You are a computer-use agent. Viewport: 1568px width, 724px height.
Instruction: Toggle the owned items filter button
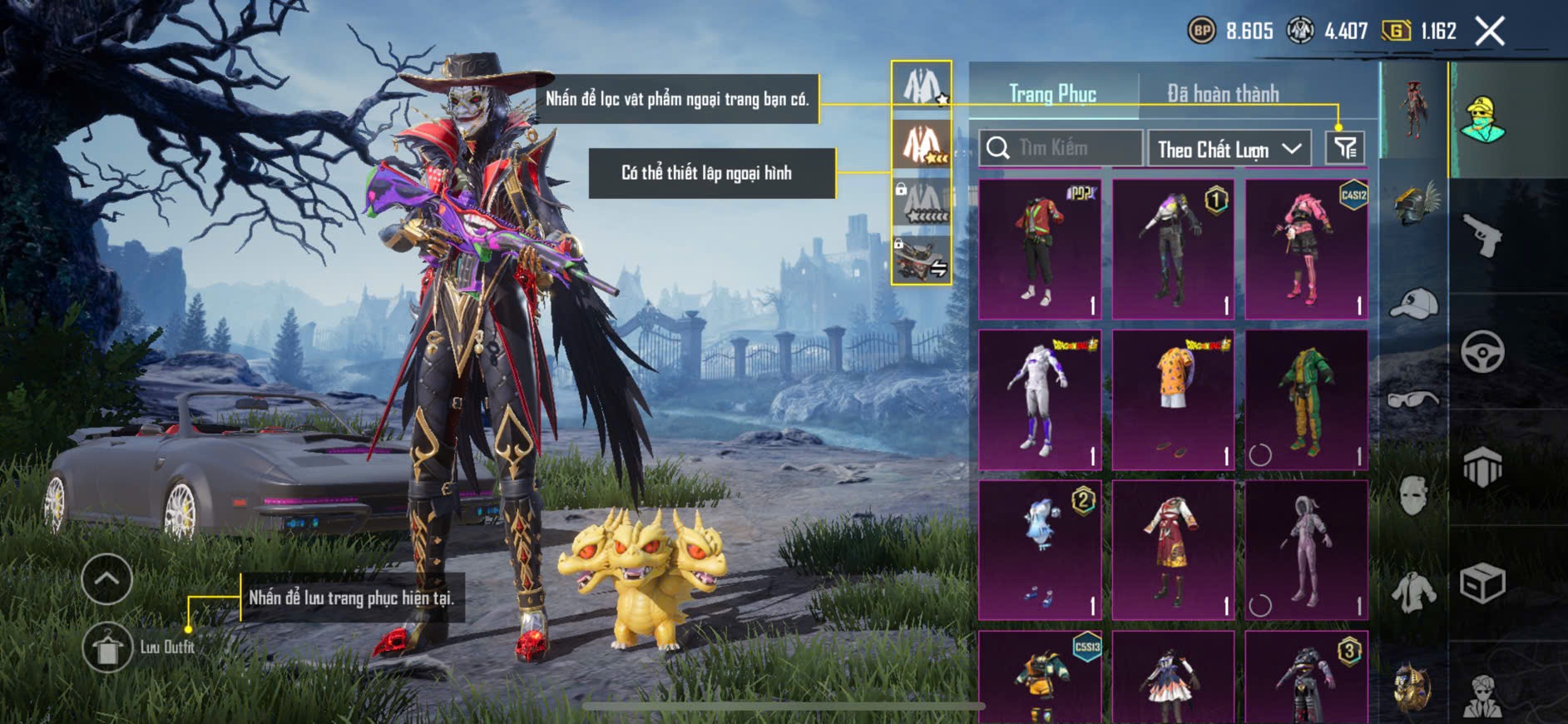coord(1344,148)
